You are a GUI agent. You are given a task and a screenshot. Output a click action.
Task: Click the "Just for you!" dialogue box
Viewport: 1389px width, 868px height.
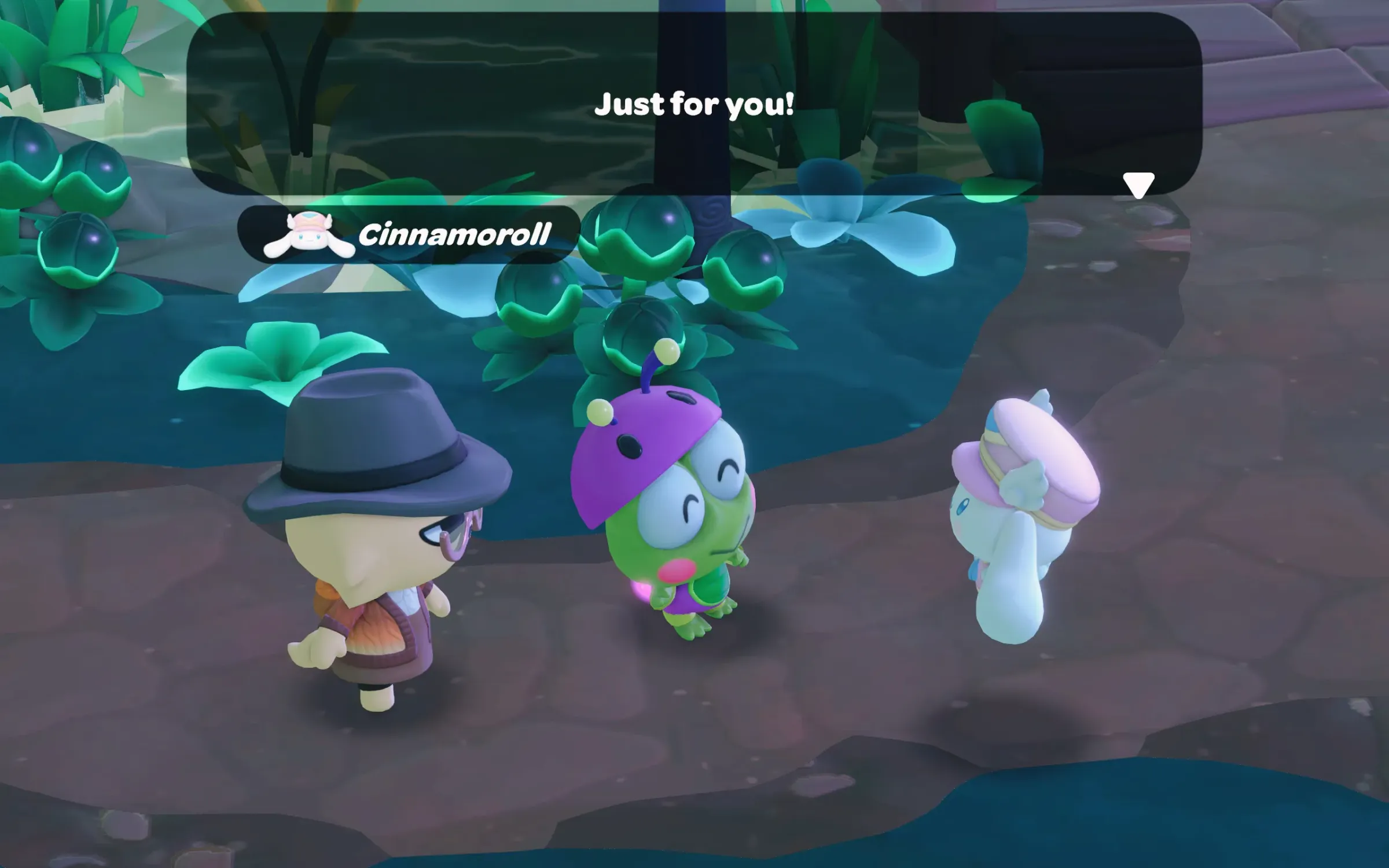(693, 104)
